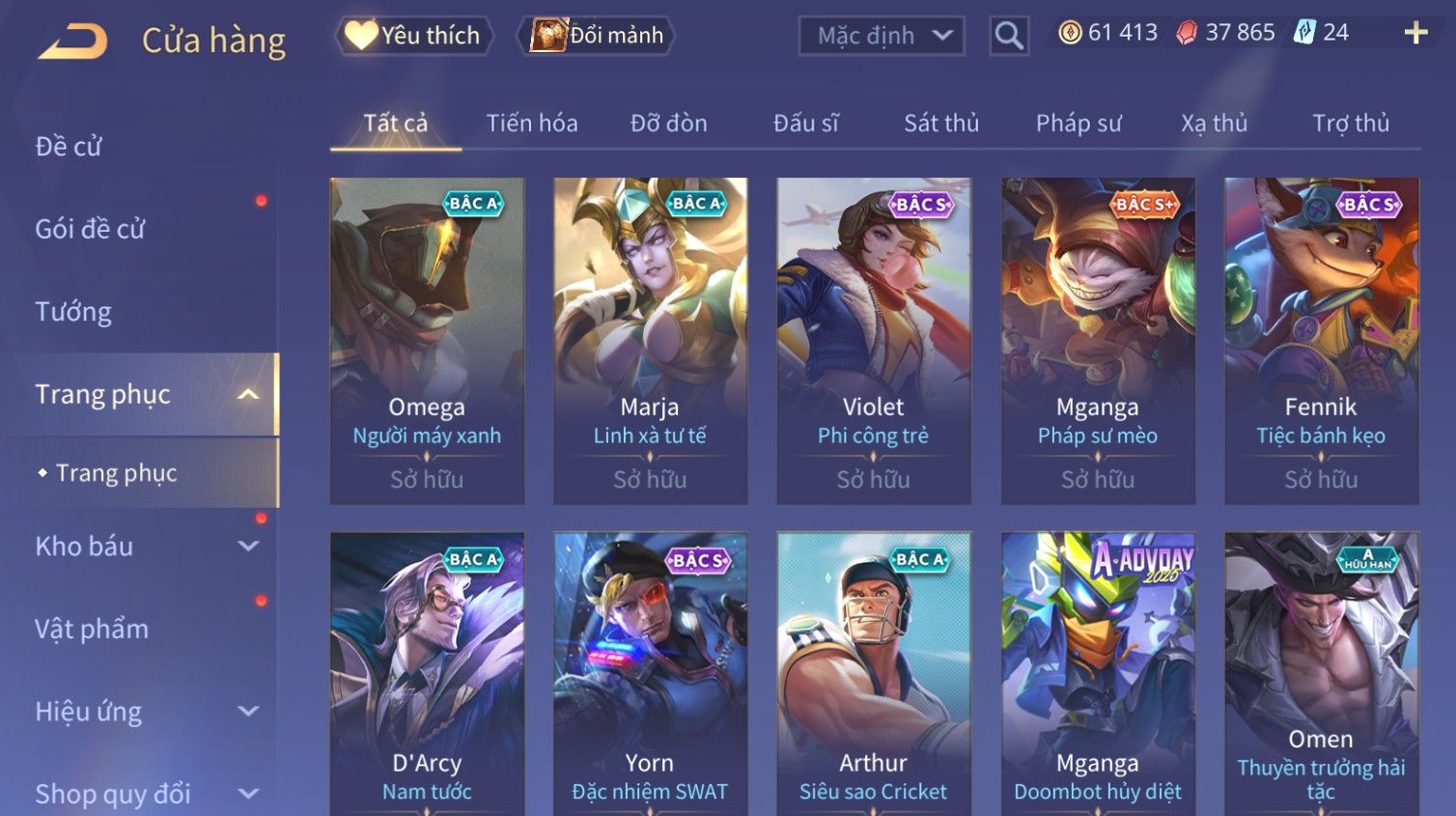Switch to the Trợ thủ tab
Viewport: 1456px width, 816px height.
click(1350, 124)
